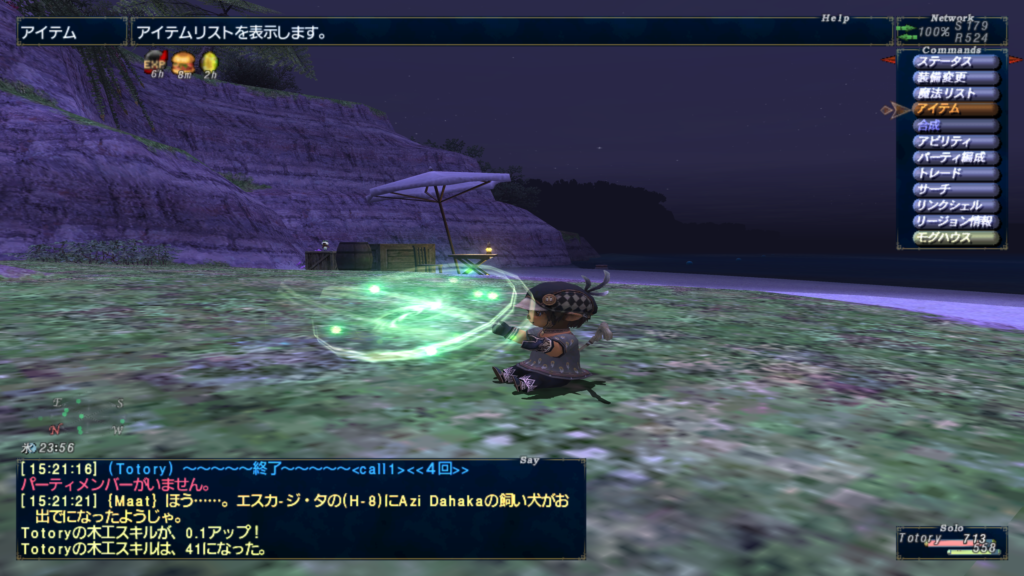
Task: Click the right red arrow beside Commands
Action: click(1015, 60)
